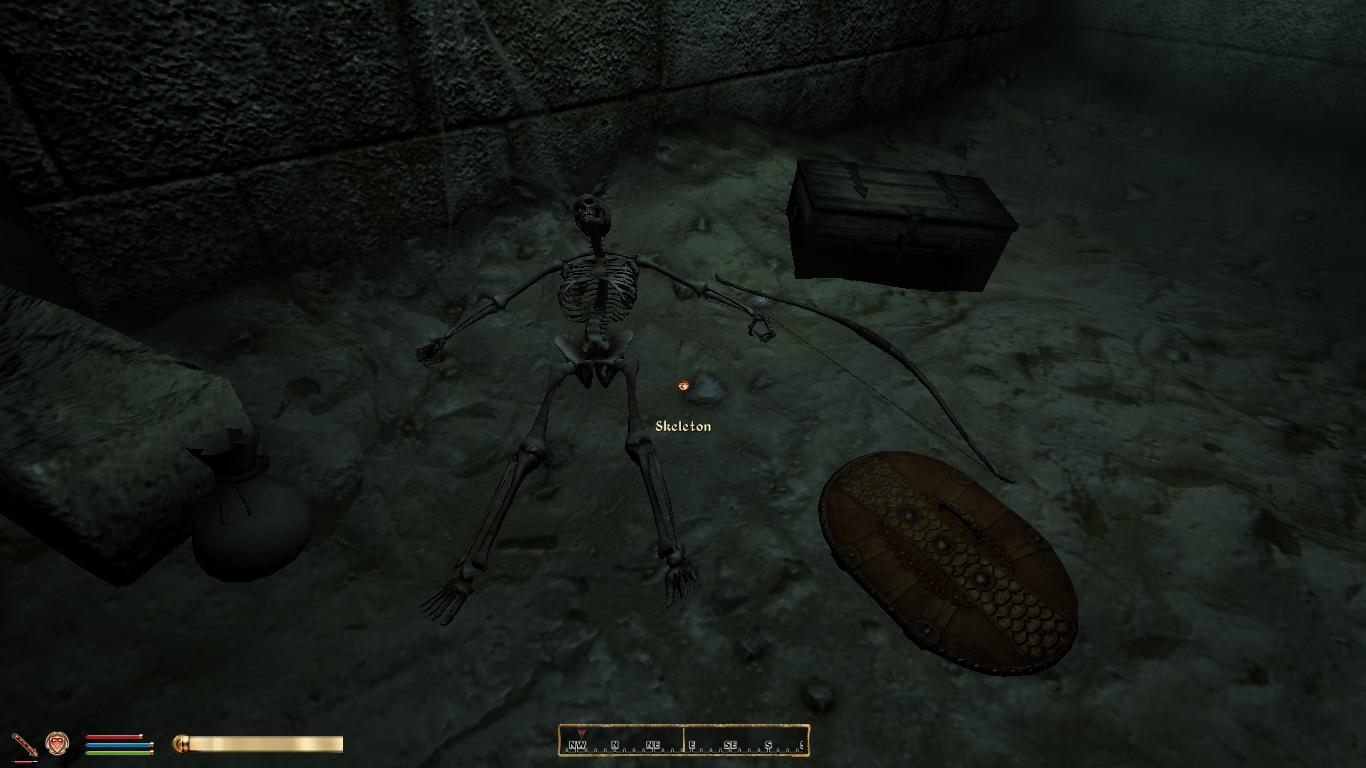This screenshot has width=1366, height=768.
Task: Select the active heart spell icon
Action: [57, 743]
